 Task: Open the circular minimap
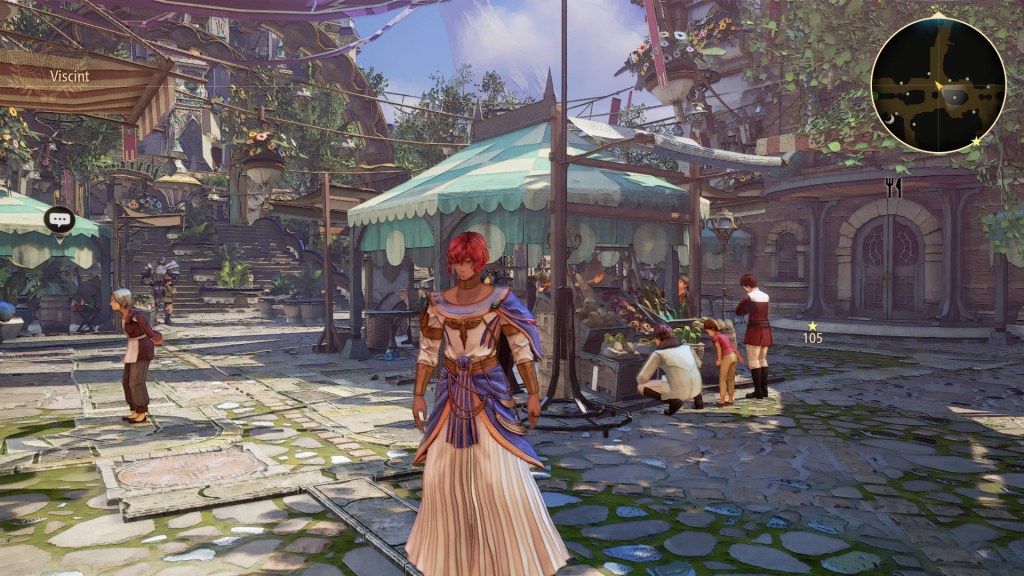pos(938,85)
